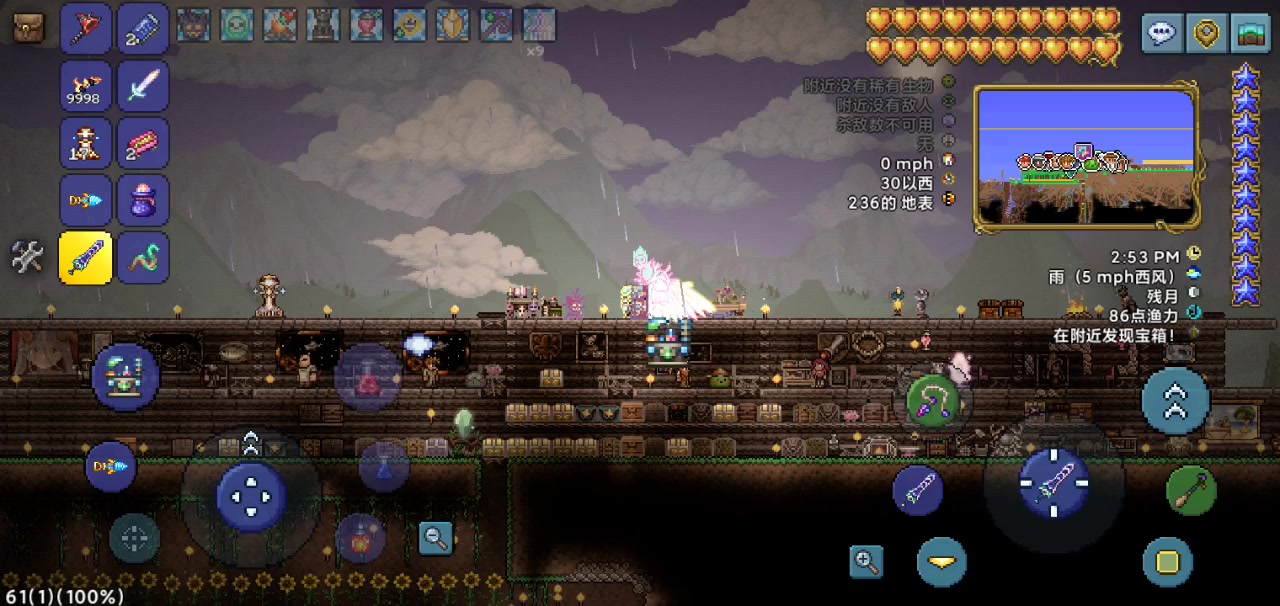Open the chat speech bubble

(1161, 33)
